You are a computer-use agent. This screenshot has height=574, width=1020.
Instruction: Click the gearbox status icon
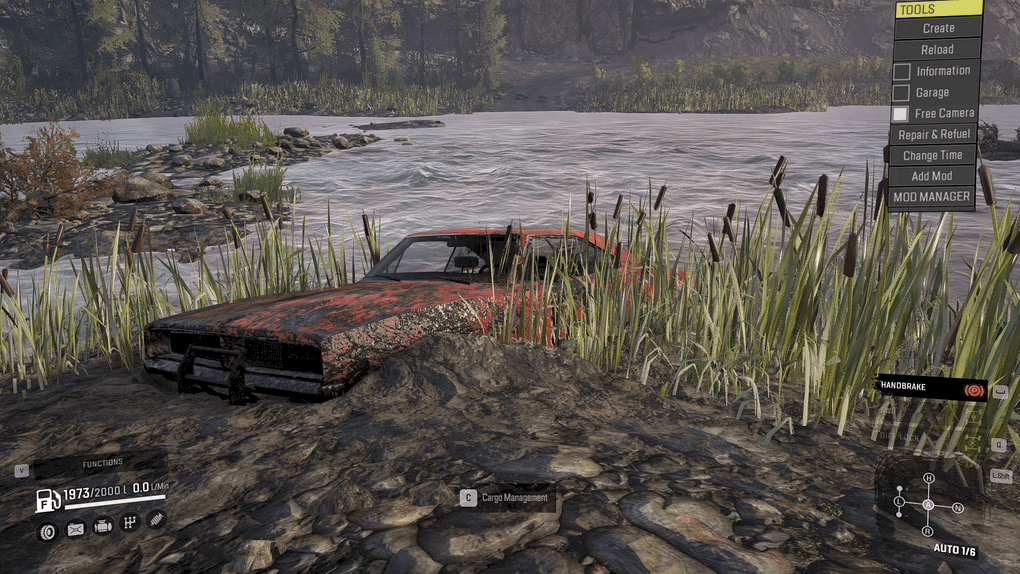(x=129, y=522)
